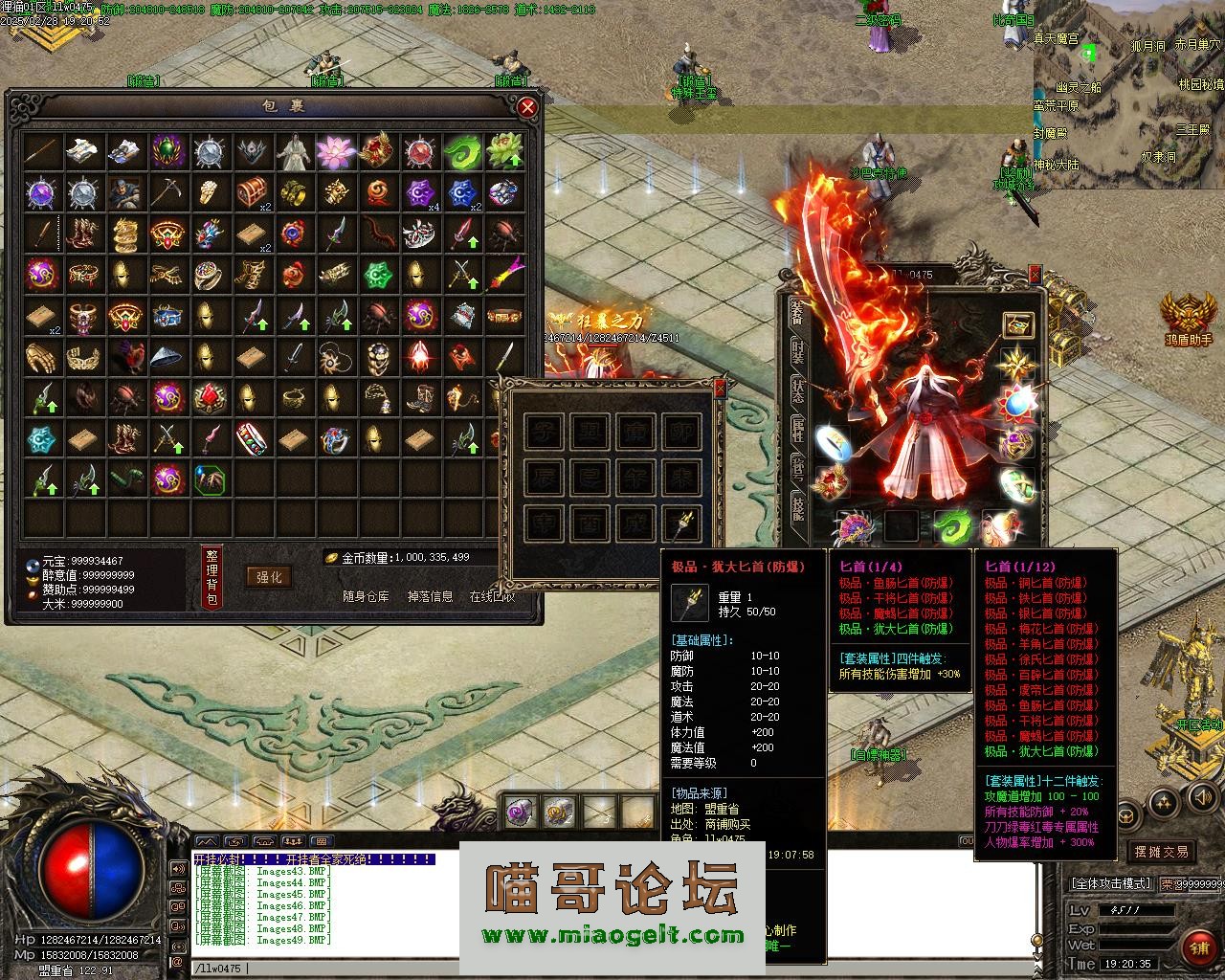Open 摆摊交易 stall trading
The width and height of the screenshot is (1225, 980).
(x=1160, y=851)
